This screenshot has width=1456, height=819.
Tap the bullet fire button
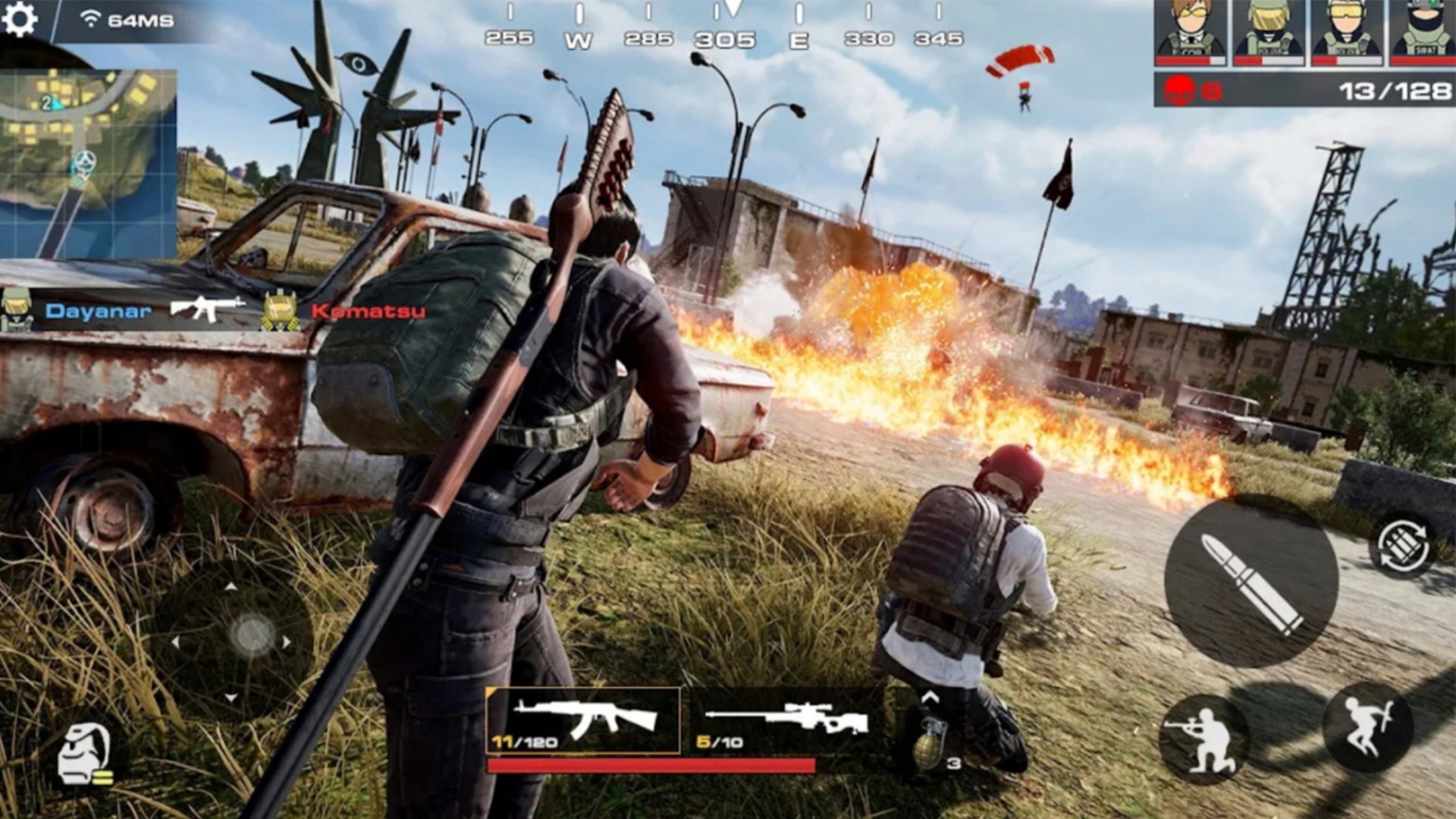coord(1250,582)
